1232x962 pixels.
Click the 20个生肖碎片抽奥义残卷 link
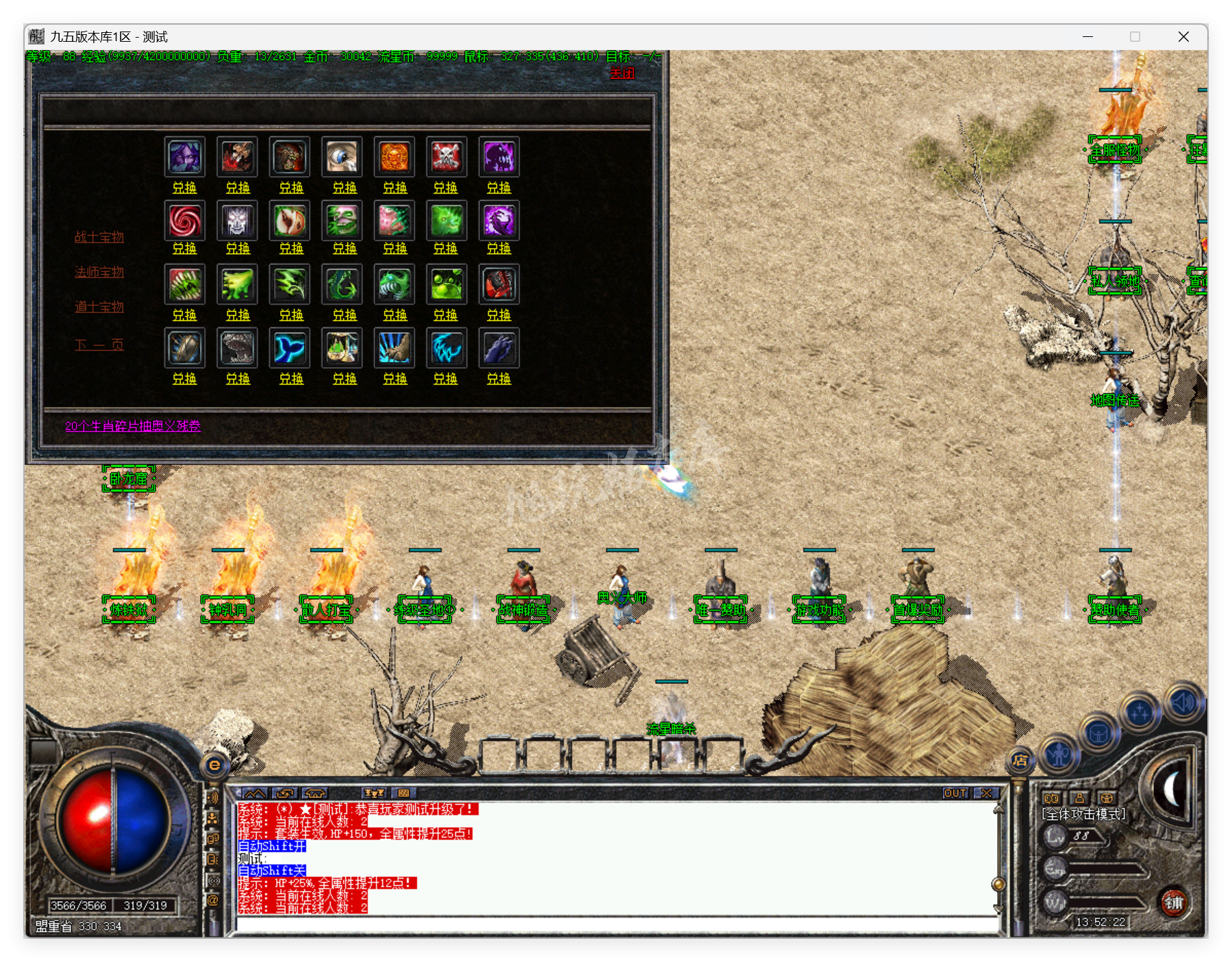point(133,426)
